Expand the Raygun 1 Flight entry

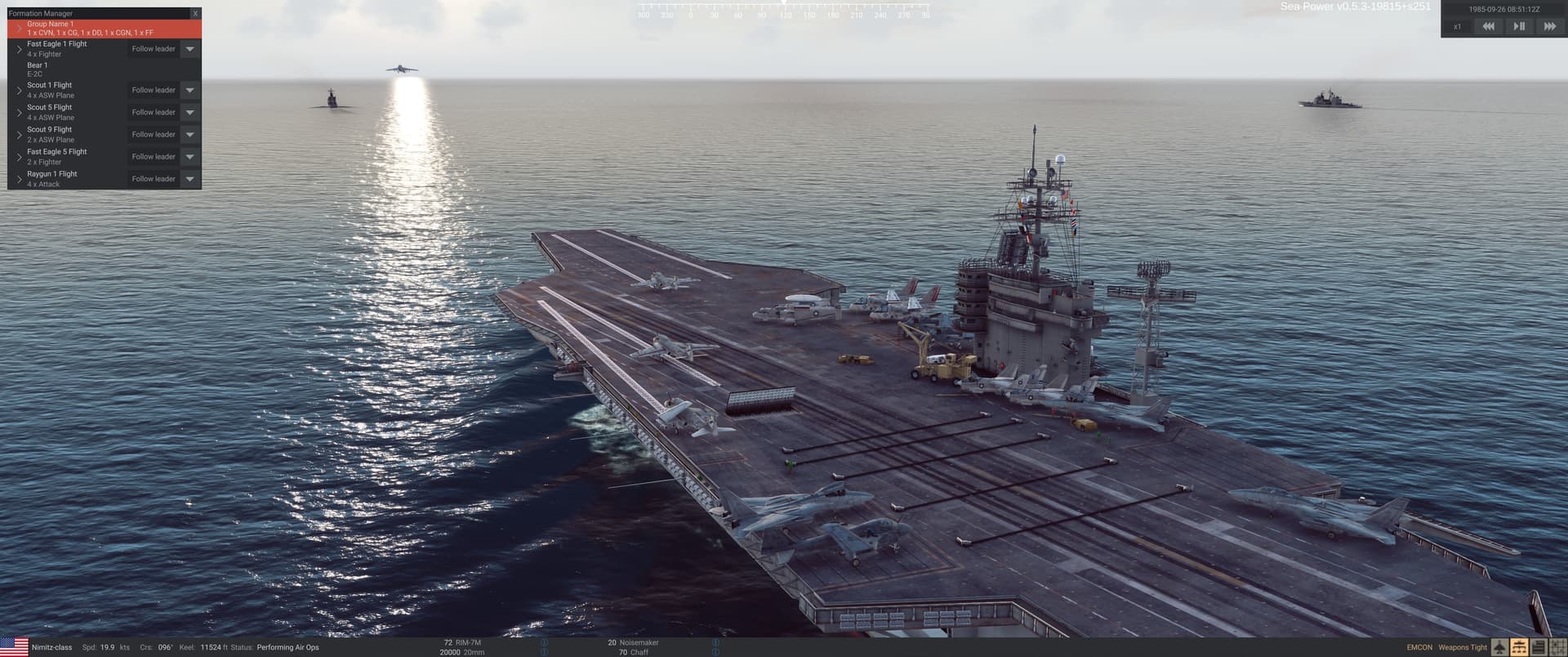coord(20,178)
